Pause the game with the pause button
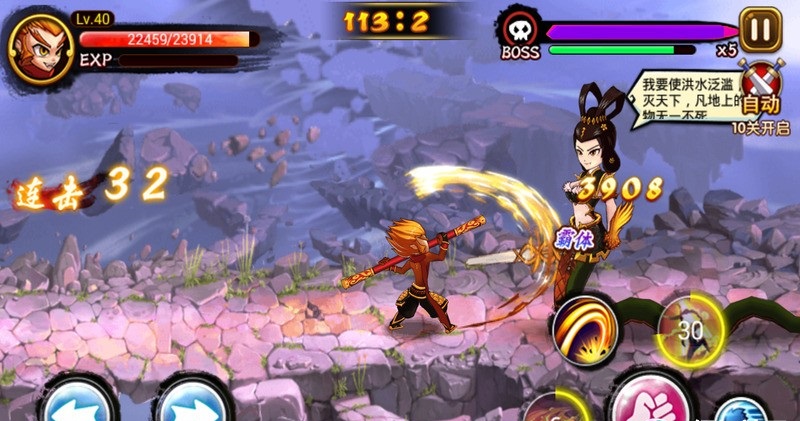 760,29
